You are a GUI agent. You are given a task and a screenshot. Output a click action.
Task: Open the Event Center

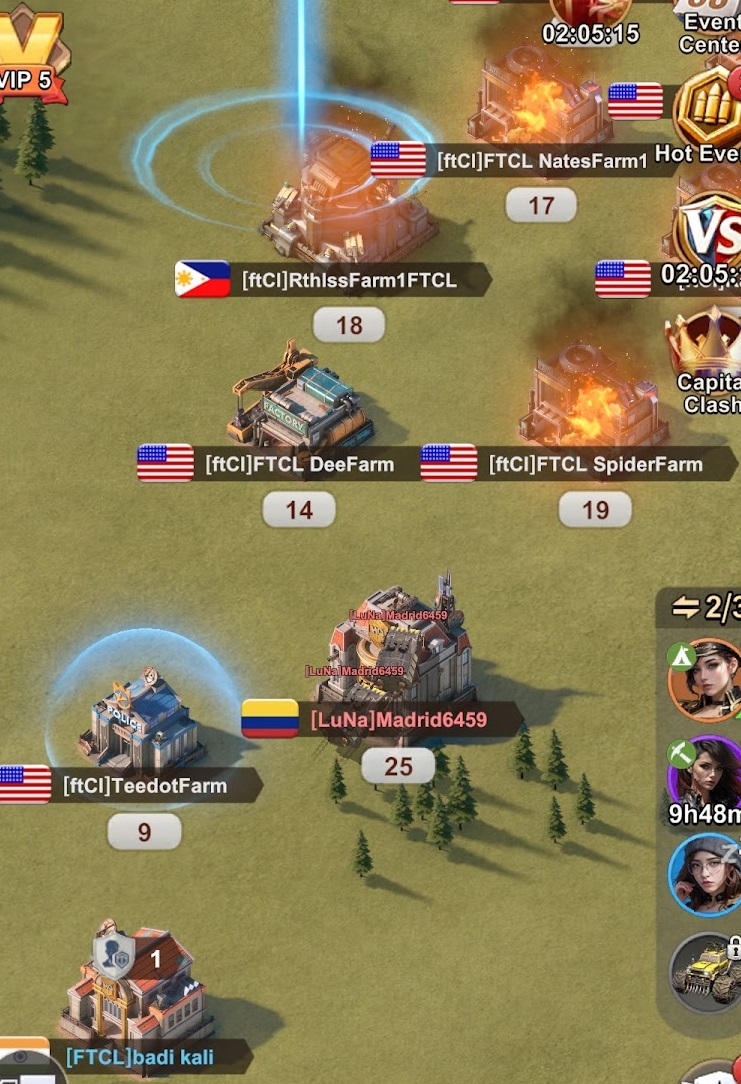coord(711,25)
